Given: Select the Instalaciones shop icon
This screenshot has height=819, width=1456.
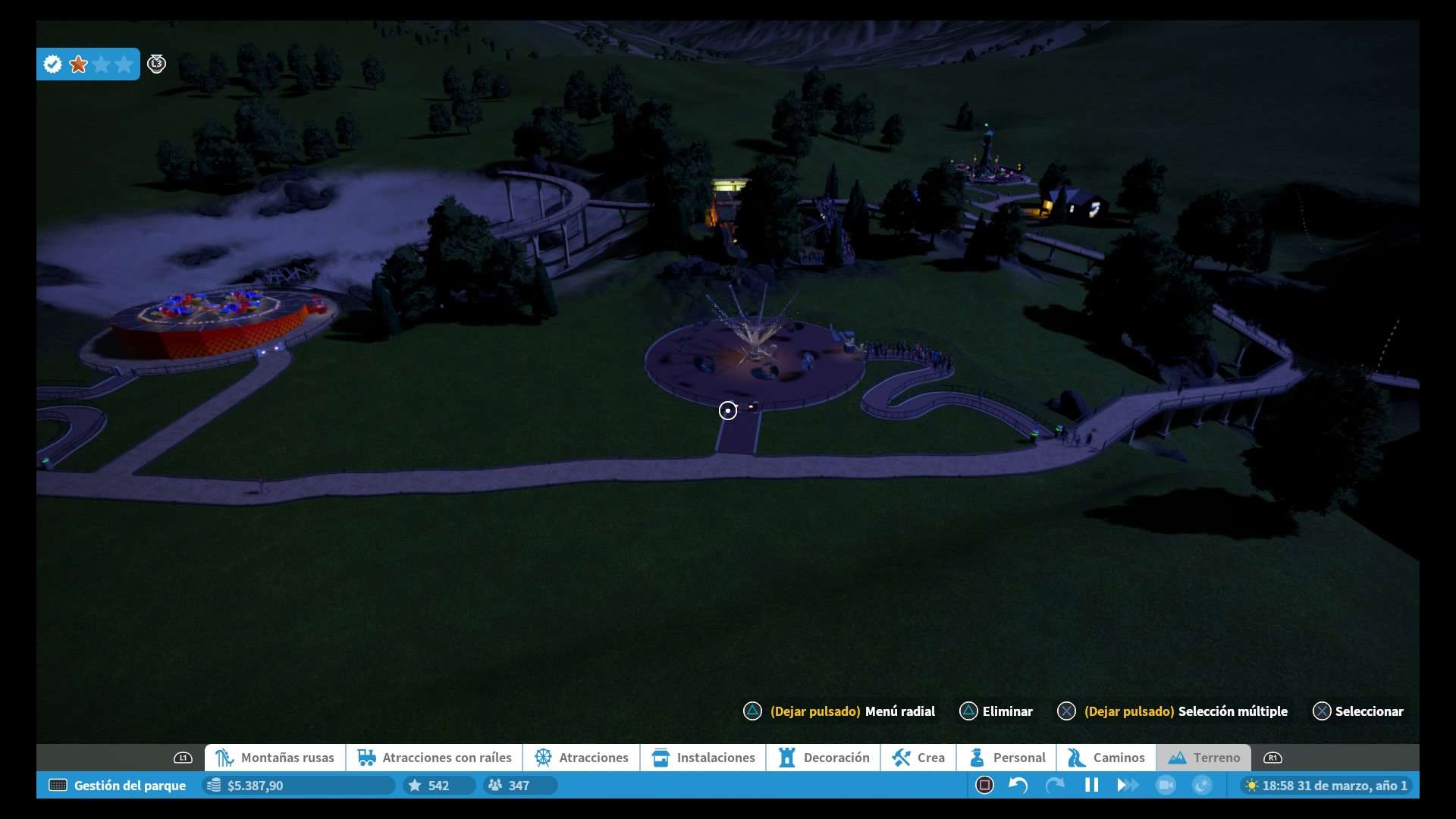Looking at the screenshot, I should [661, 758].
